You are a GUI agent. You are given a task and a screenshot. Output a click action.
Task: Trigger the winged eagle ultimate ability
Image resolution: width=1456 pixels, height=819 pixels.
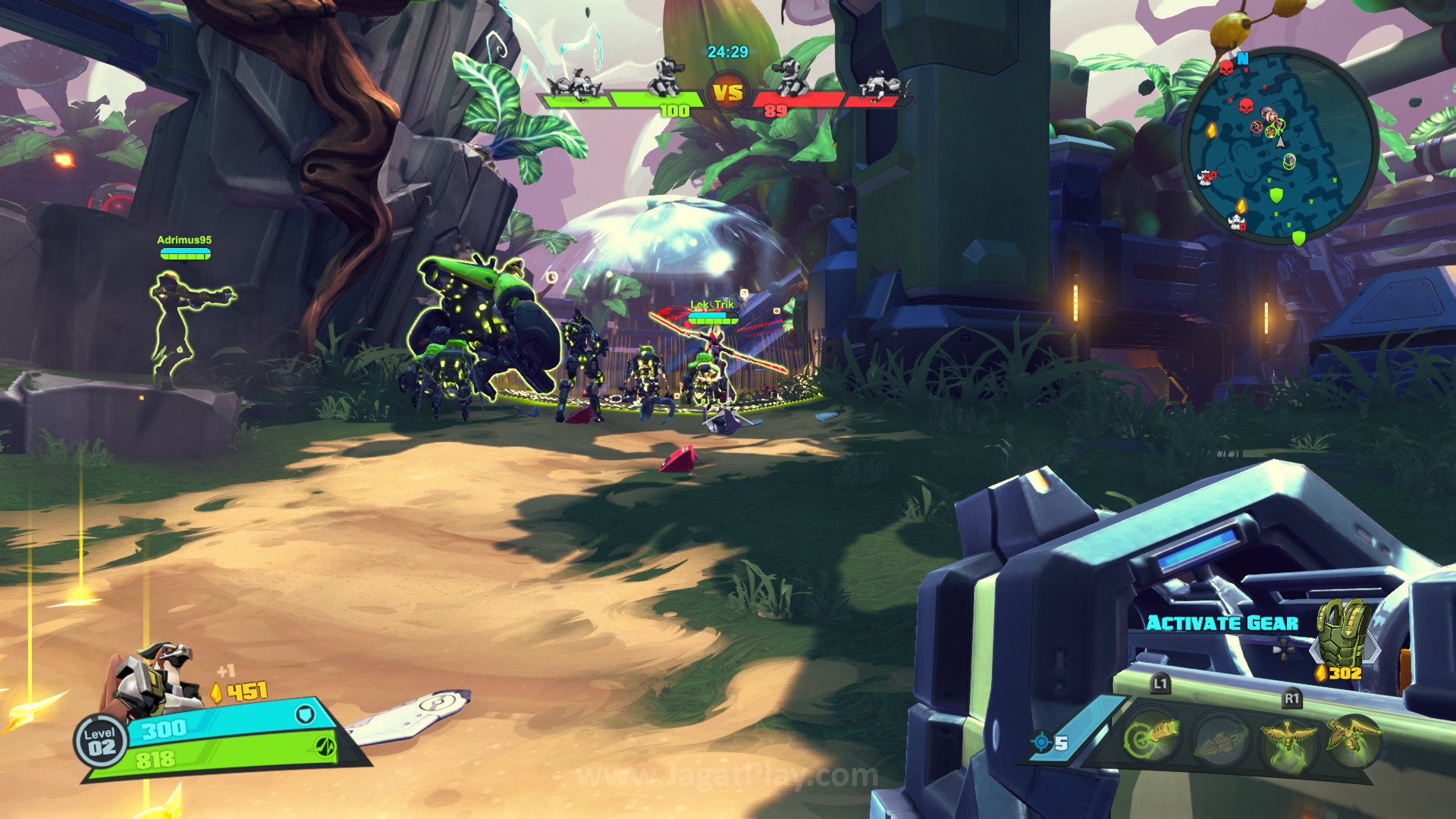pyautogui.click(x=1288, y=740)
